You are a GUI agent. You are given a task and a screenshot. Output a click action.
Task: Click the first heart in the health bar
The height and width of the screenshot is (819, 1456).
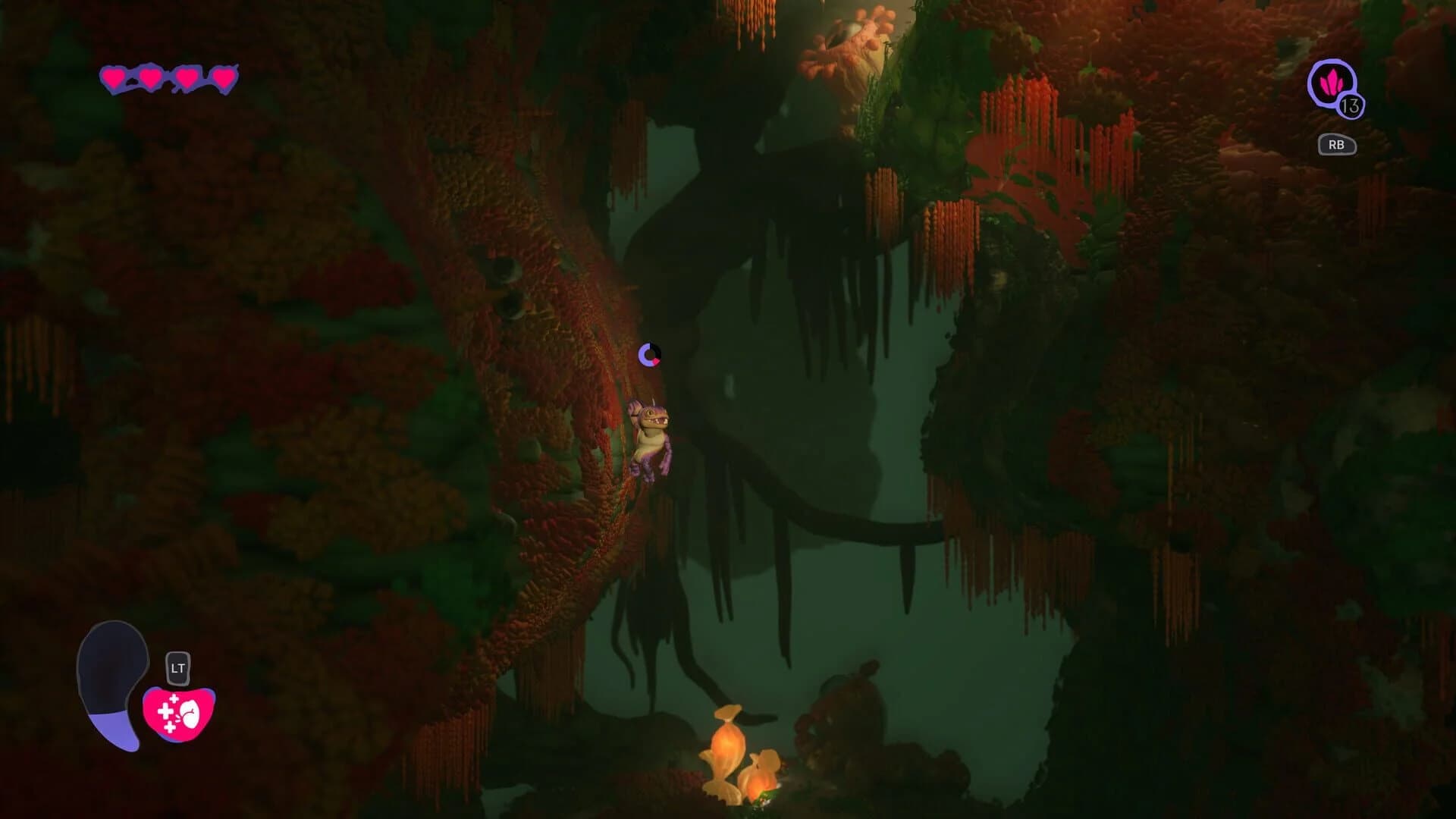(x=114, y=76)
